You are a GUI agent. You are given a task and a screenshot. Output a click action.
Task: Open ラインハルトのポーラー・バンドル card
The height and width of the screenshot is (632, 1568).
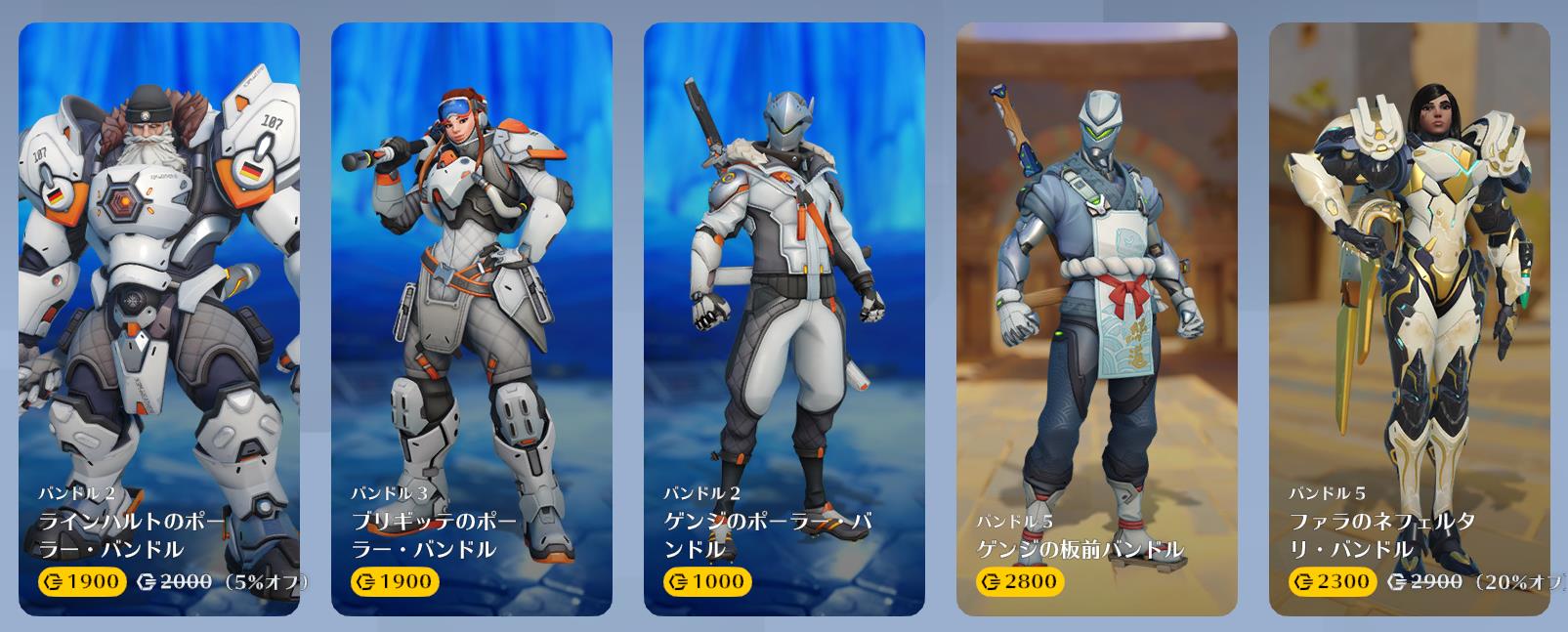[x=159, y=319]
